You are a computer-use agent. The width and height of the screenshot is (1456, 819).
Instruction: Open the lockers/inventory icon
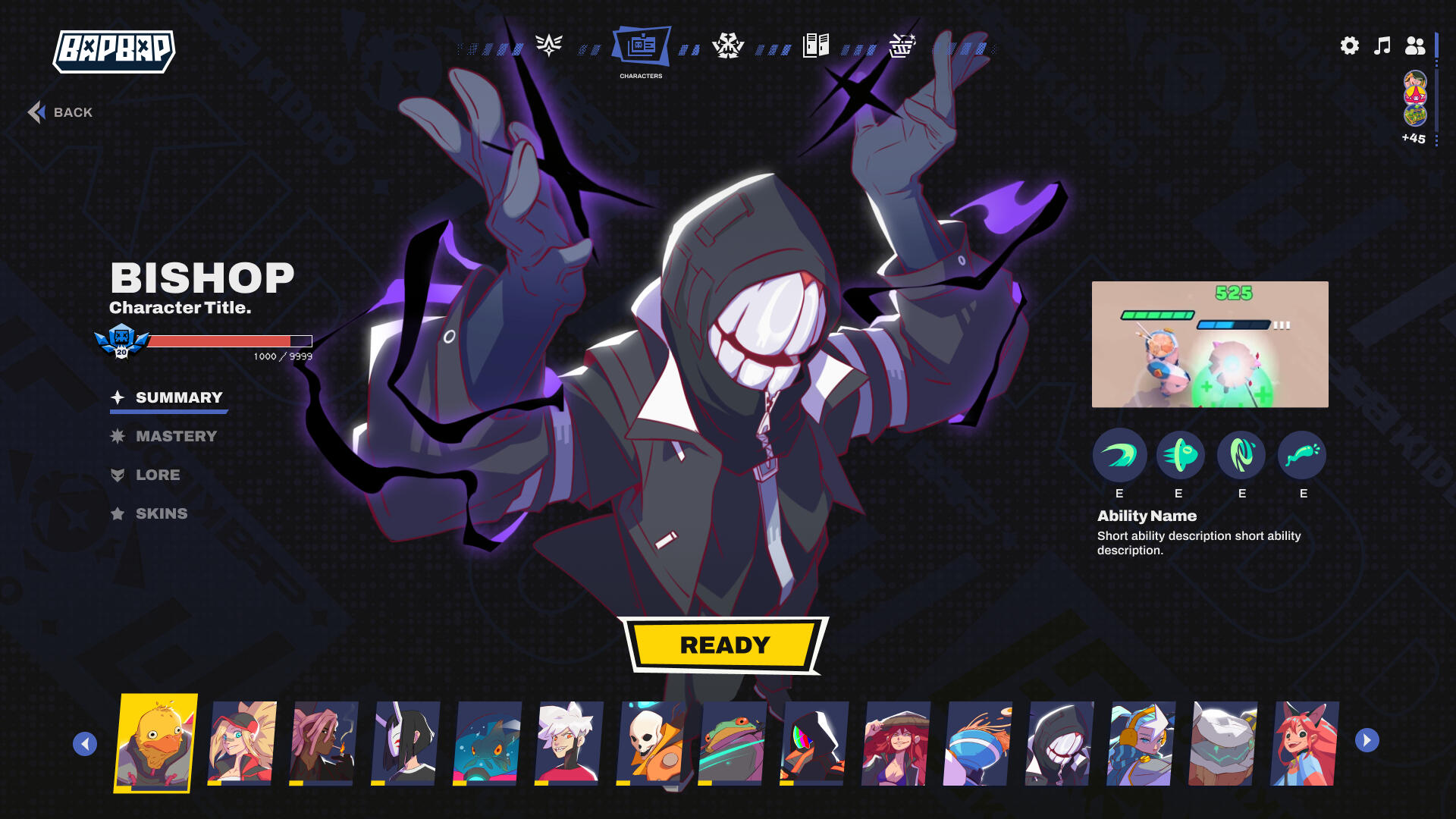pyautogui.click(x=814, y=45)
